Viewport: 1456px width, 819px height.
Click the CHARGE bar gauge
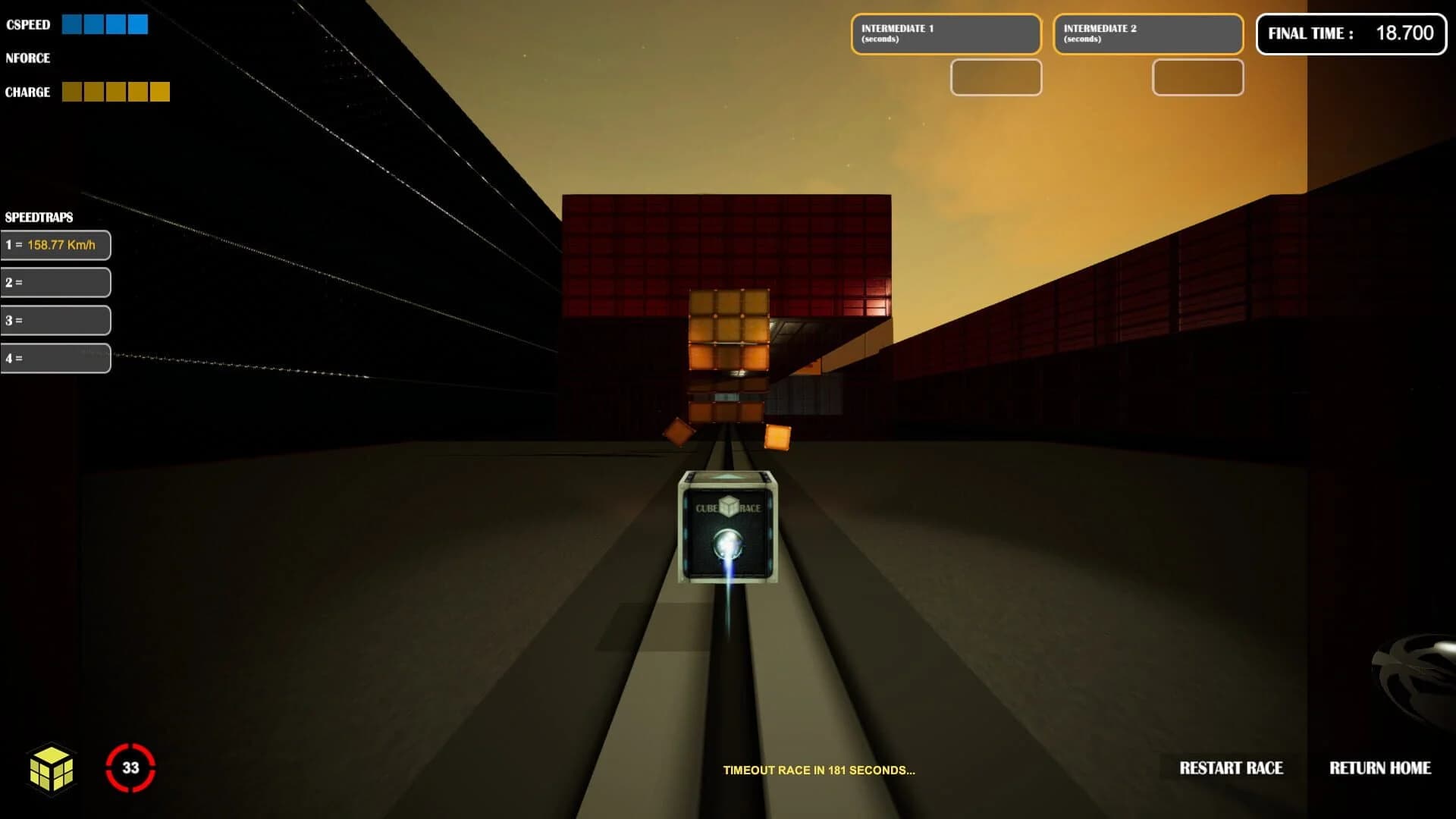[x=115, y=91]
